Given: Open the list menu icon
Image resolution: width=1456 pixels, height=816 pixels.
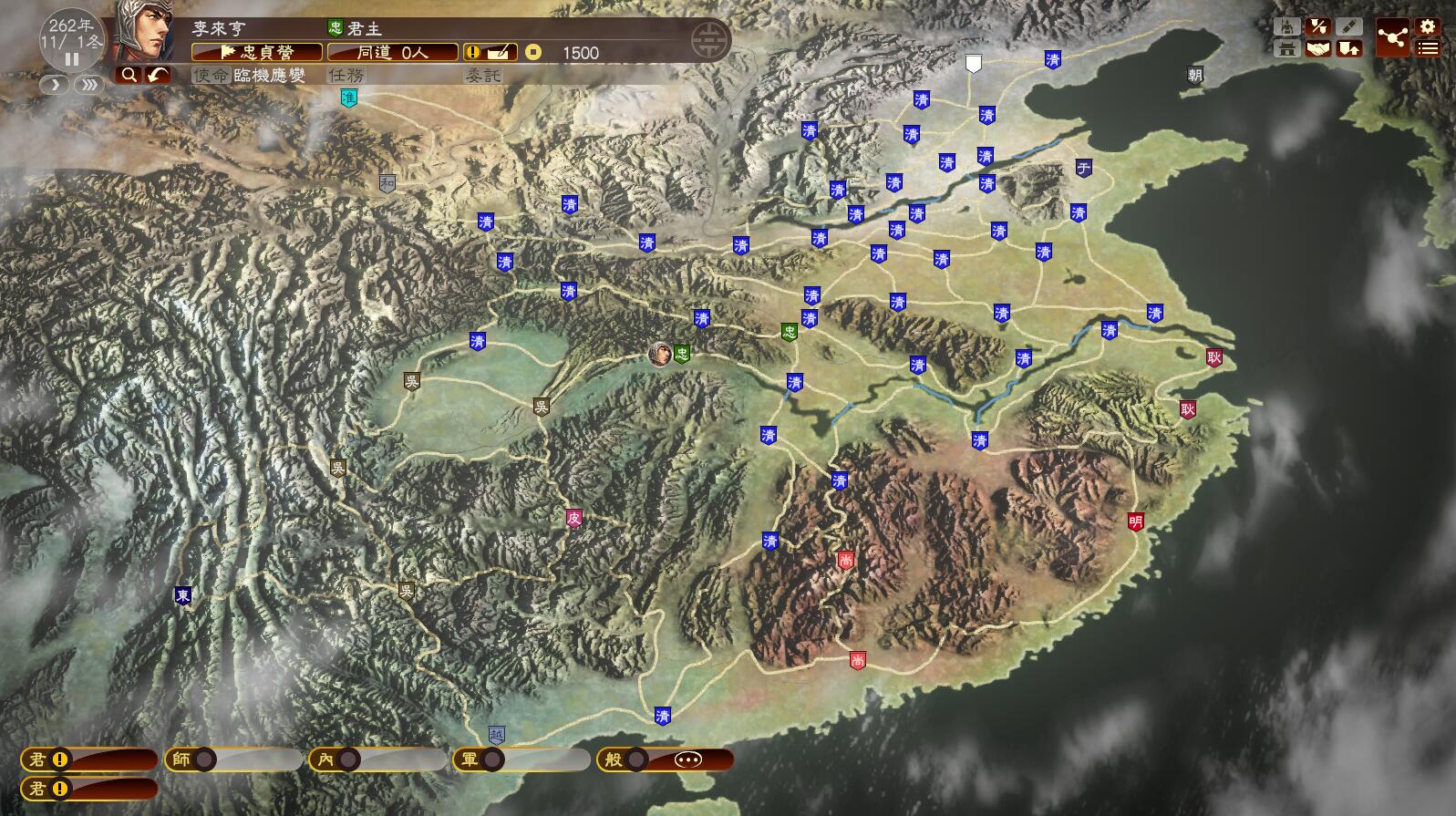Looking at the screenshot, I should (1428, 48).
